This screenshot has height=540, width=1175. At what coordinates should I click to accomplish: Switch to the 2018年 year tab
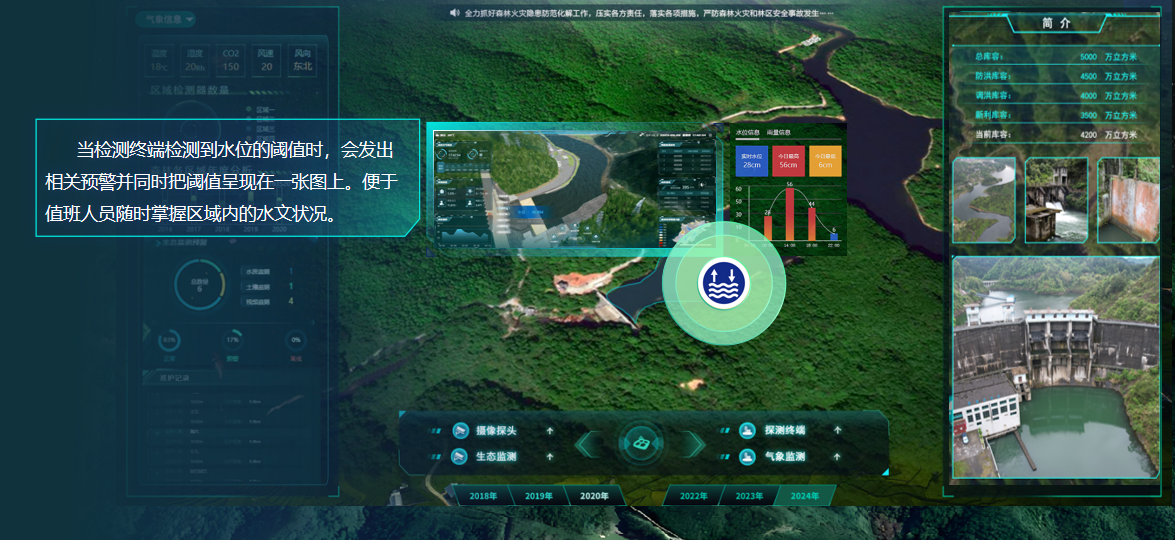(483, 496)
